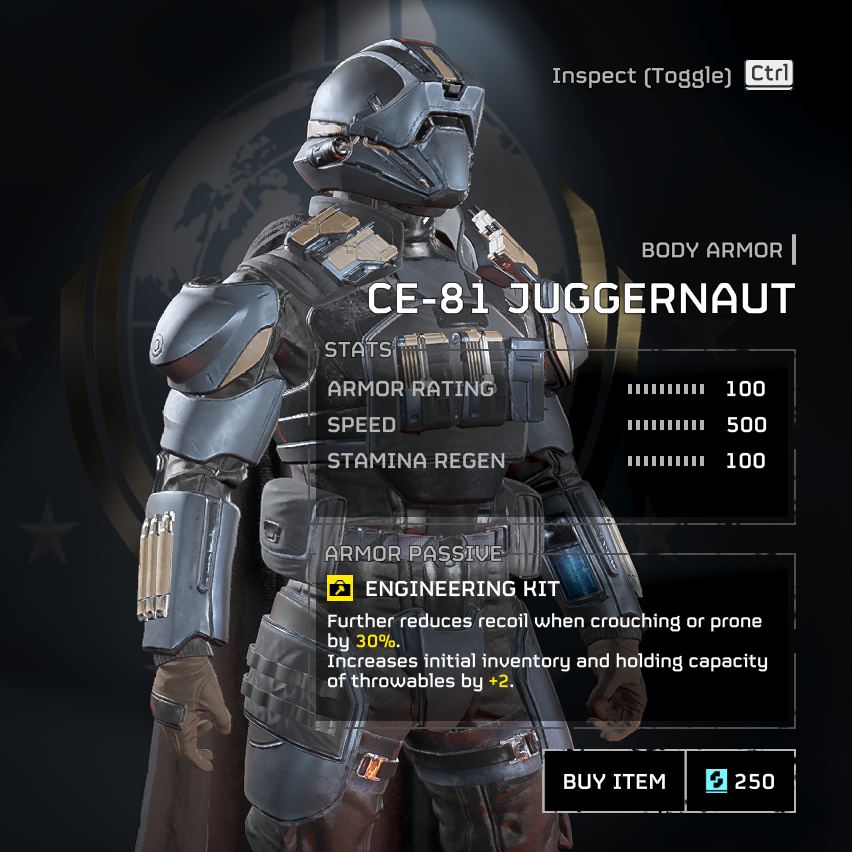Select the Engineering Kit armor passive icon
The image size is (852, 852).
point(340,588)
